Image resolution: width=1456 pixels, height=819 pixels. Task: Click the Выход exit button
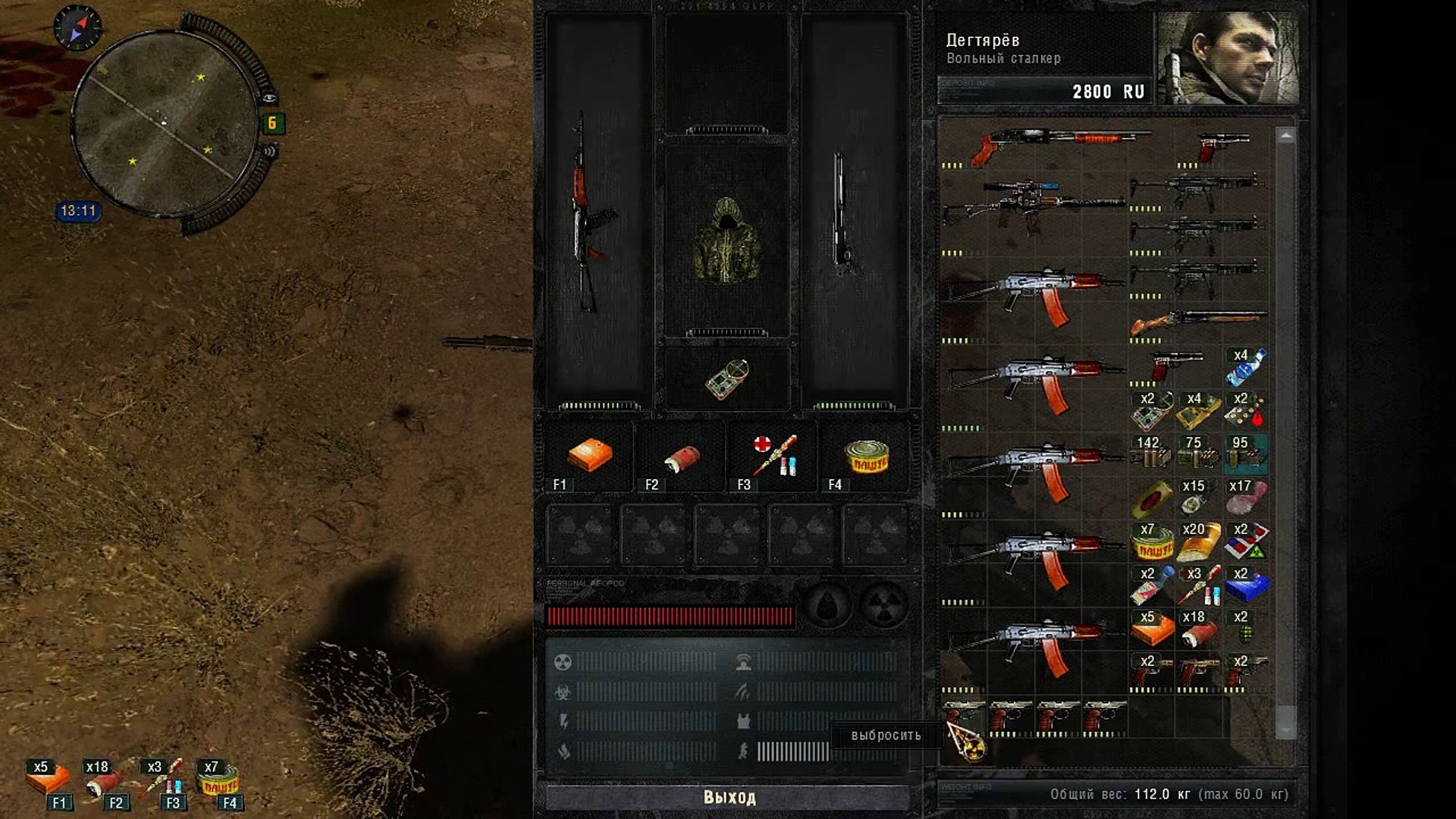click(x=728, y=797)
